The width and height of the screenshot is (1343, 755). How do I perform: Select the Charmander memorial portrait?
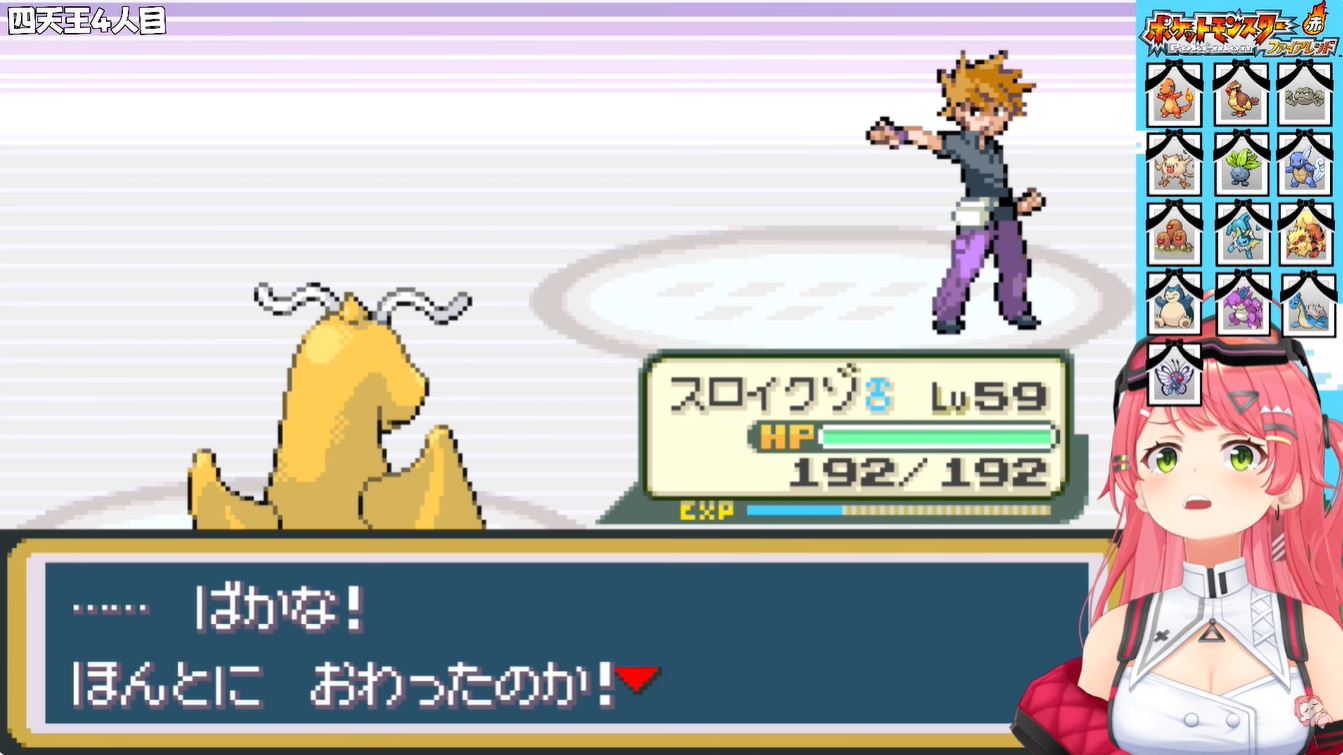tap(1174, 98)
